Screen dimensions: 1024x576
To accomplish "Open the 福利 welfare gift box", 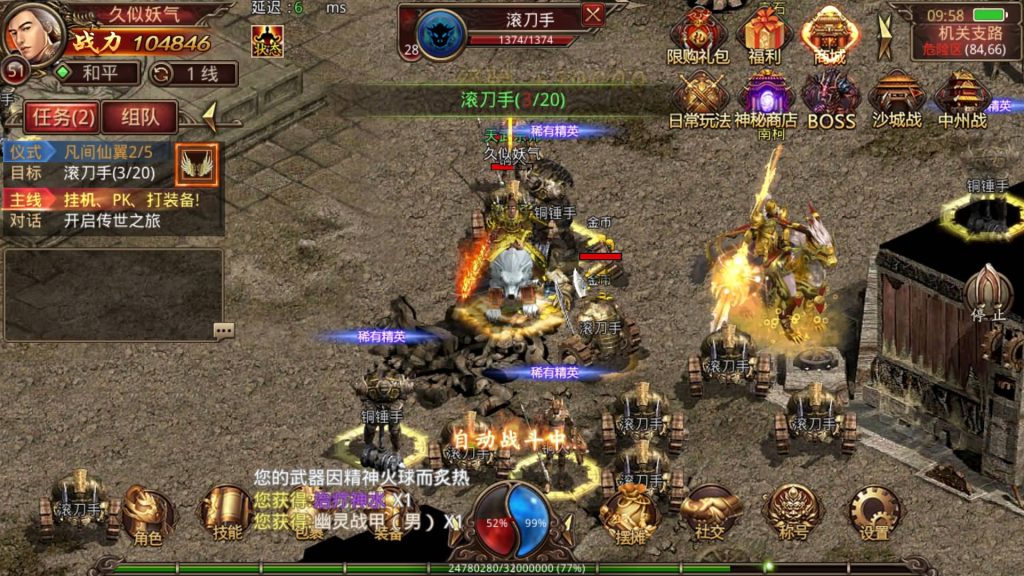I will point(764,37).
